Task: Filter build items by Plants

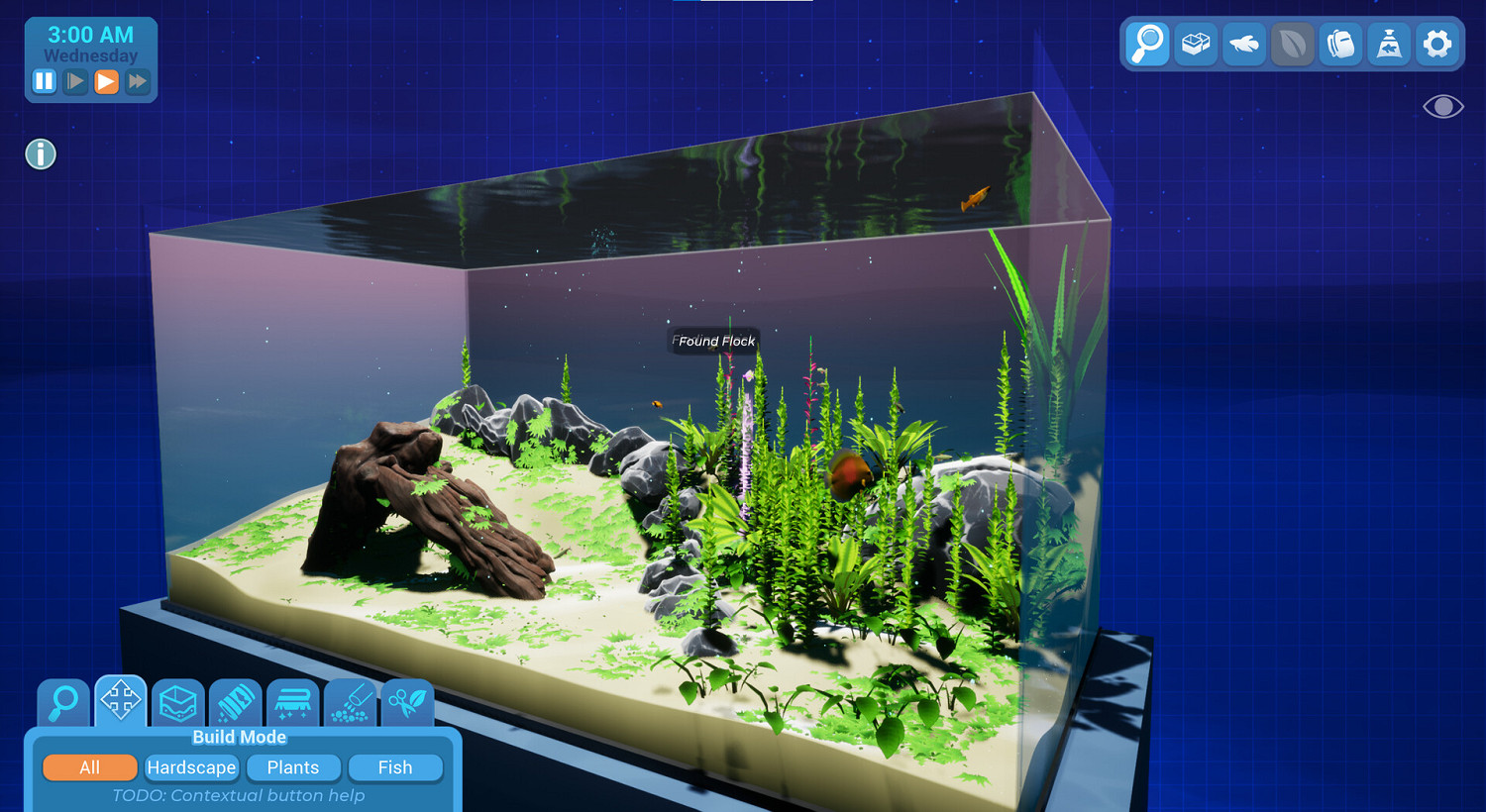Action: coord(292,767)
